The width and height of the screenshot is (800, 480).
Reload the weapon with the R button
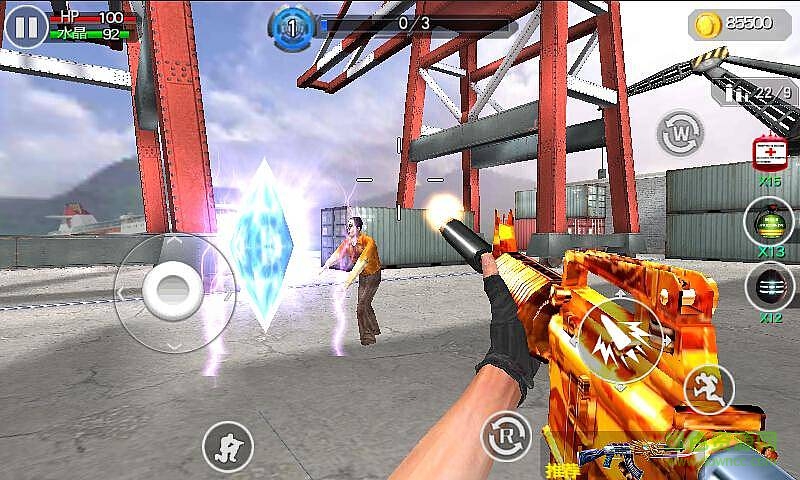point(505,436)
